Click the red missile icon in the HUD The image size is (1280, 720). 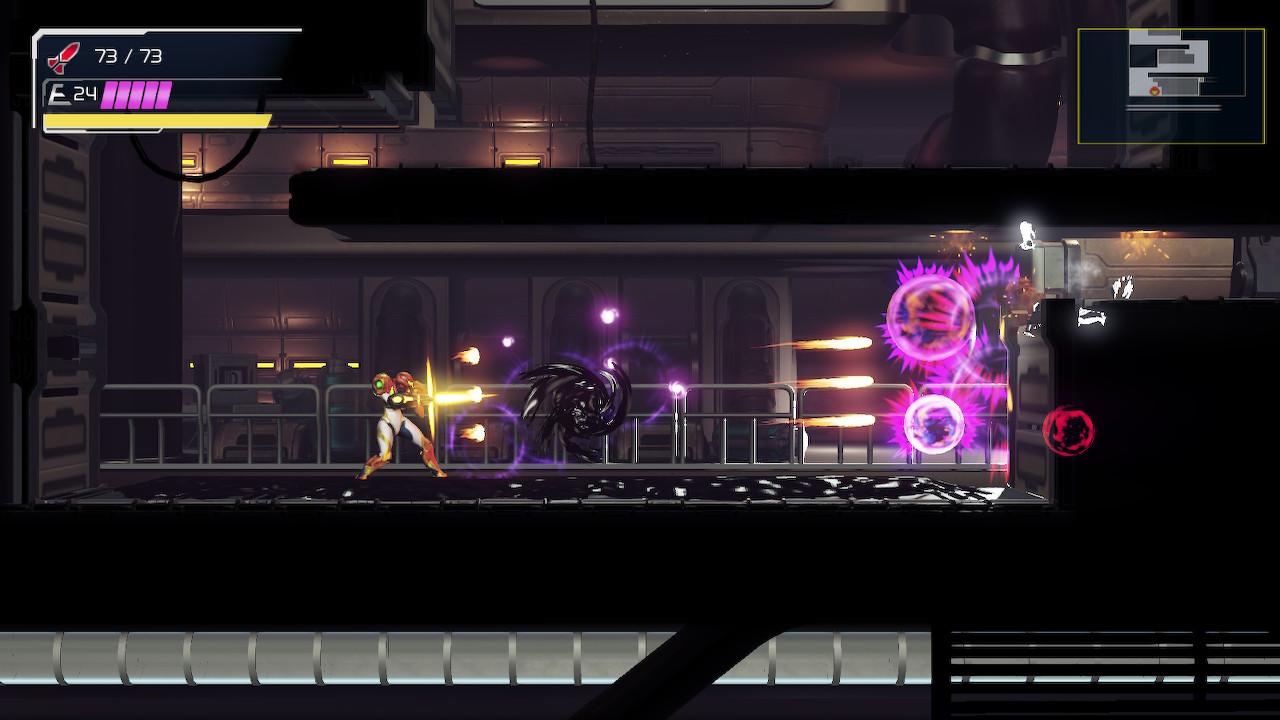point(60,58)
